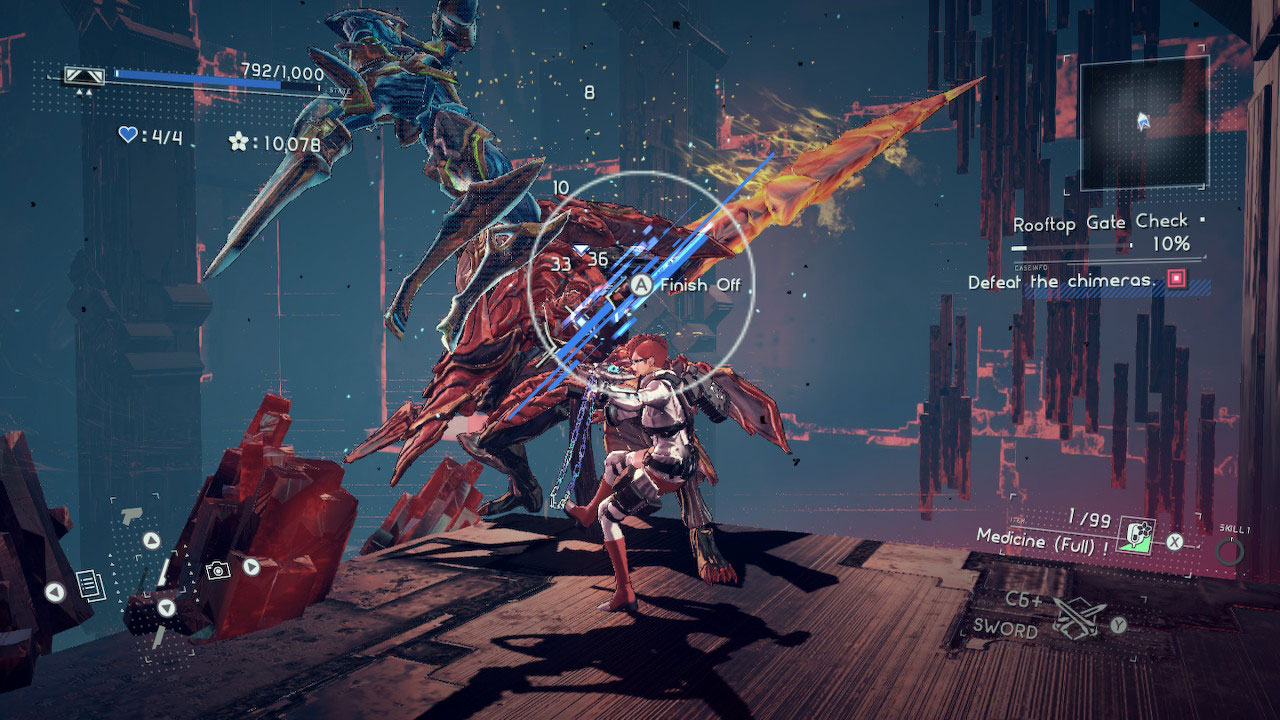
Task: Activate the Skill 1 ring
Action: pyautogui.click(x=1230, y=551)
